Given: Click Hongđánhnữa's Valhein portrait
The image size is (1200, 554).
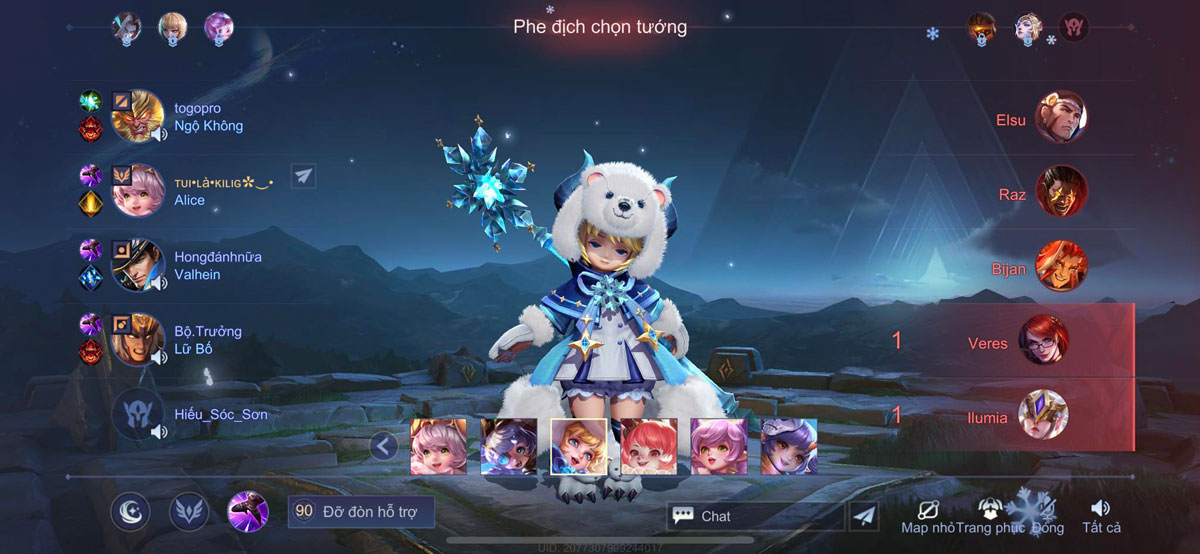Looking at the screenshot, I should tap(137, 265).
